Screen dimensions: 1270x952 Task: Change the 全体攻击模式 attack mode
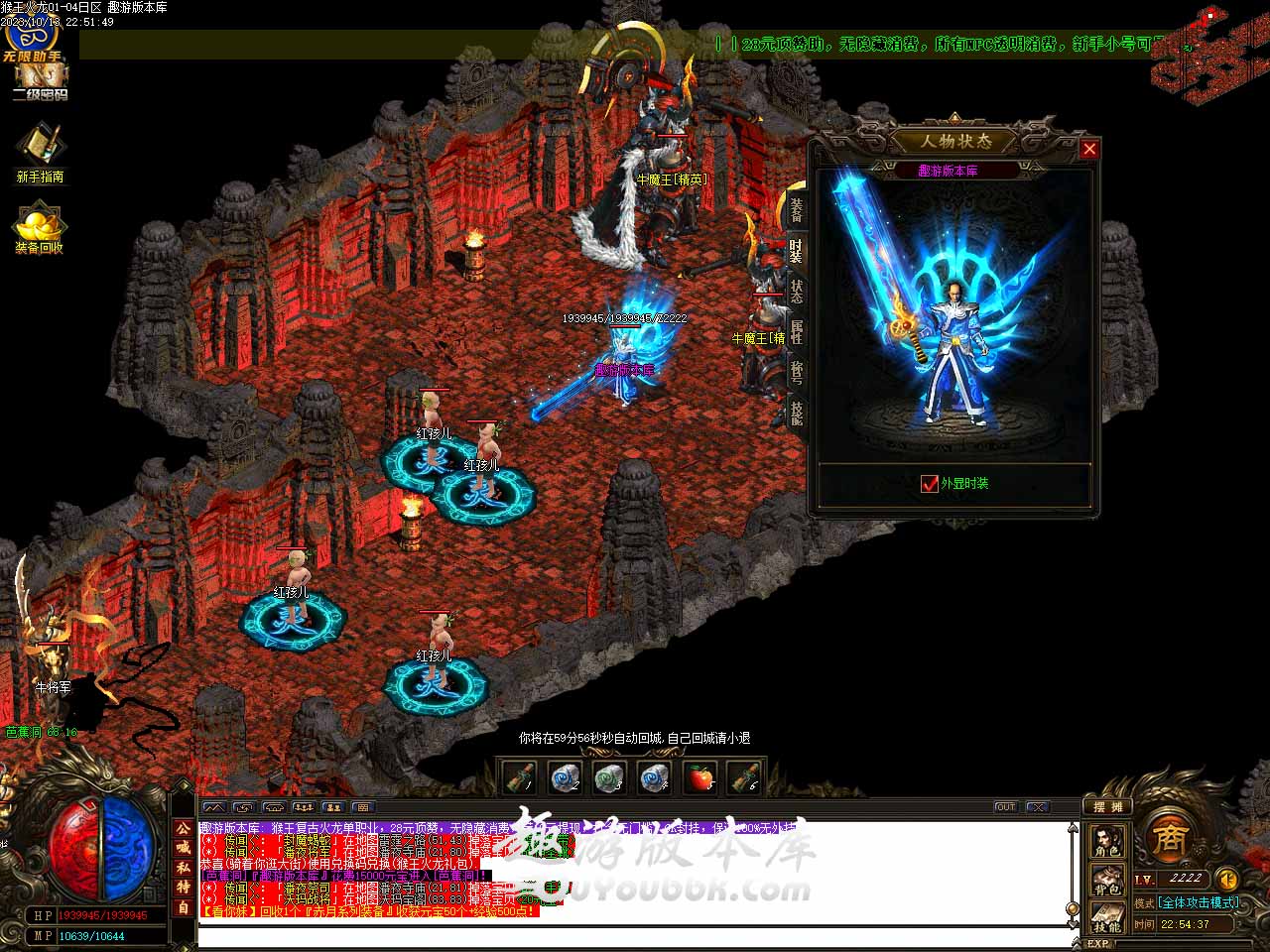(1199, 902)
